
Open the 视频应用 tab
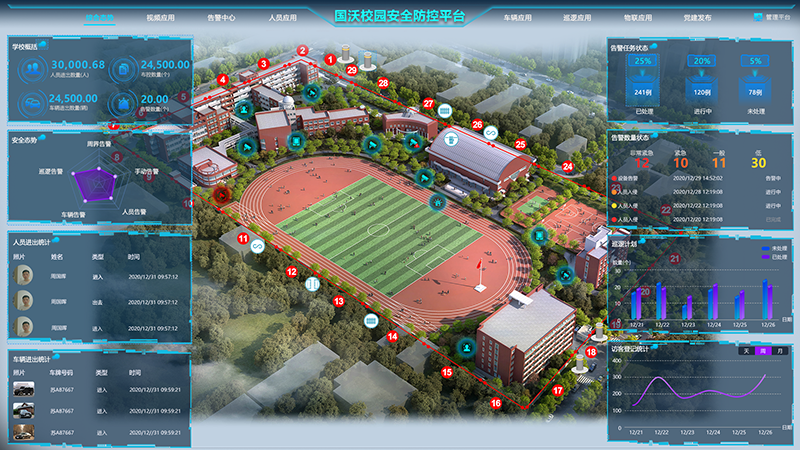pos(160,18)
